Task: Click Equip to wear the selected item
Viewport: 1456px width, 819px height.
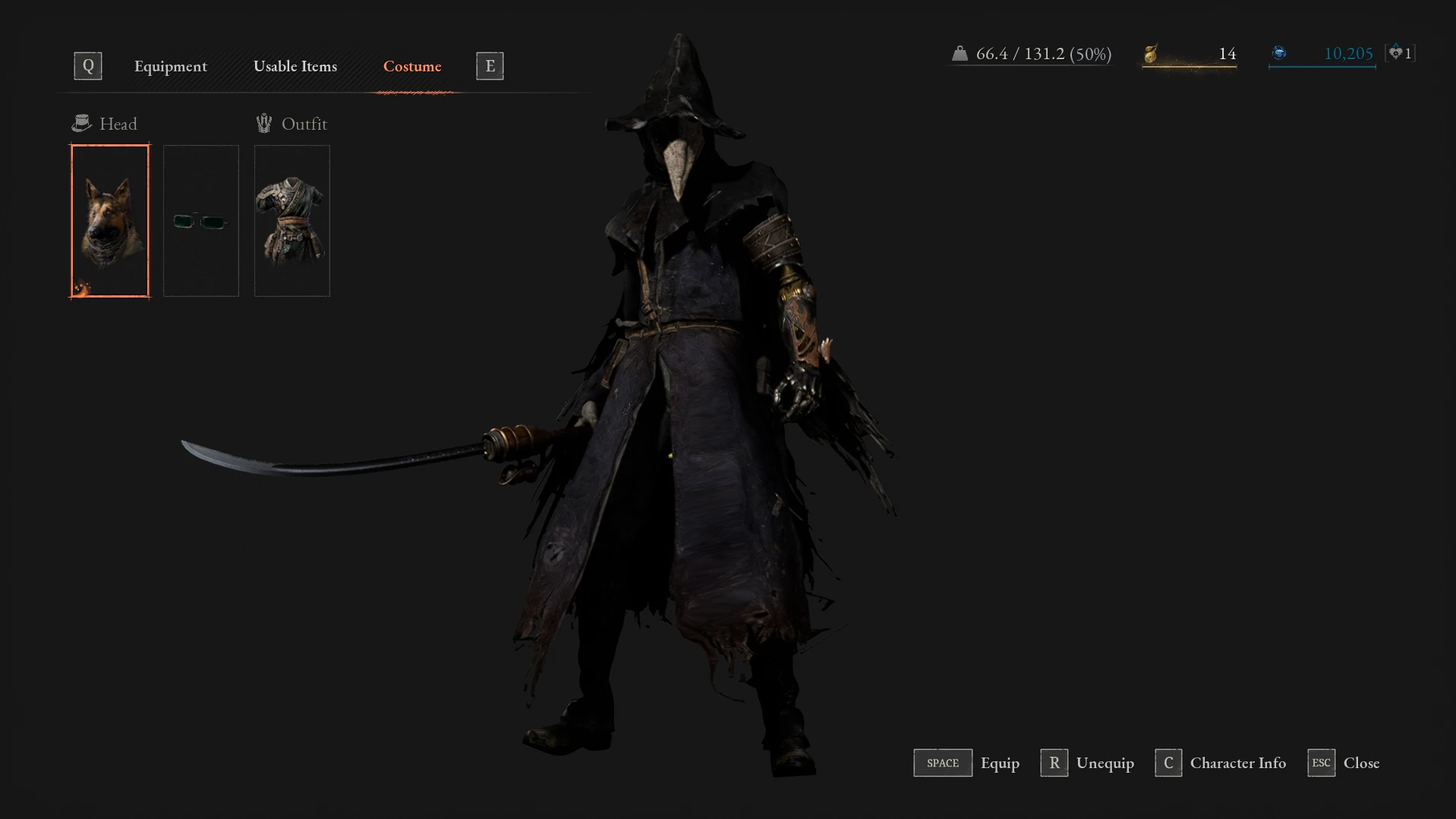Action: 1000,763
